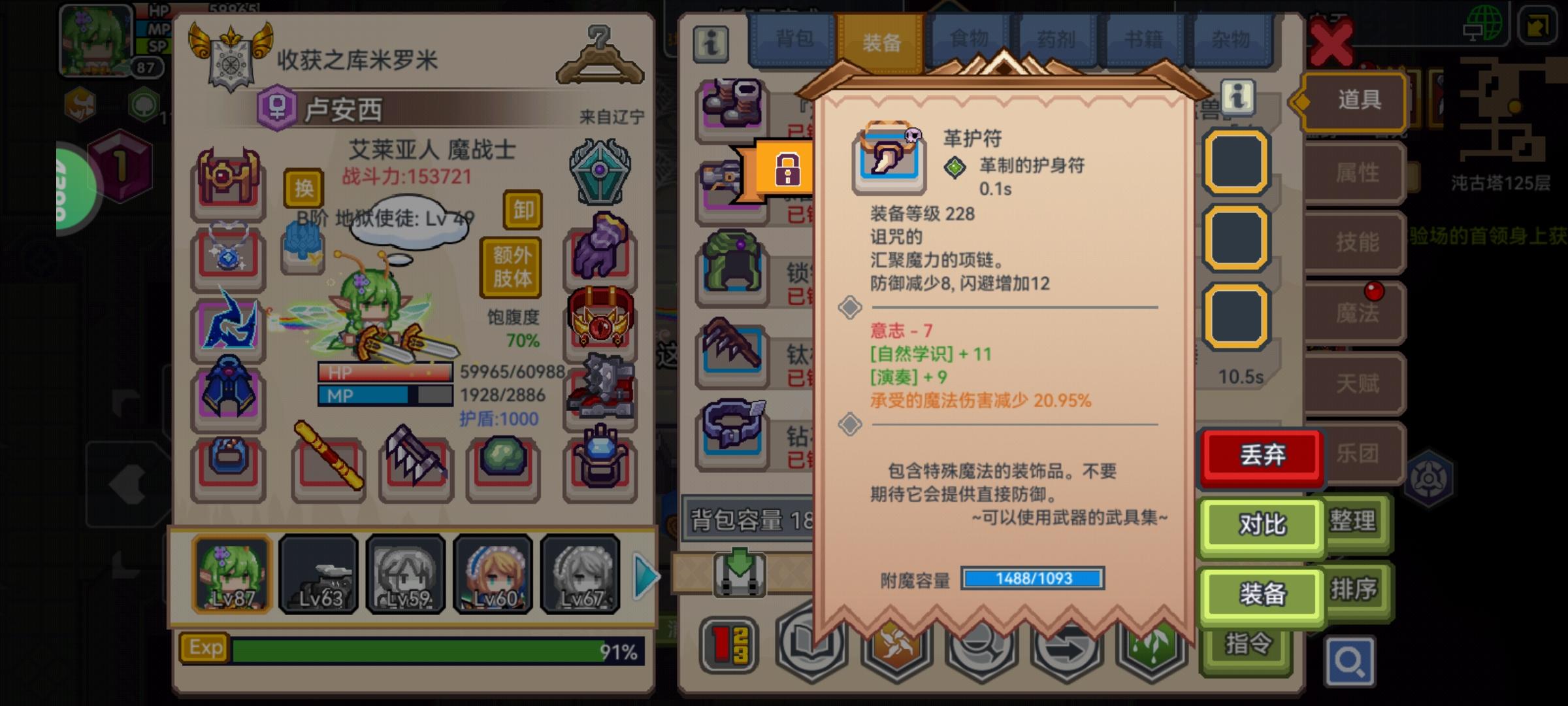Click the 卸 unequip button
The height and width of the screenshot is (706, 1568).
click(x=521, y=210)
